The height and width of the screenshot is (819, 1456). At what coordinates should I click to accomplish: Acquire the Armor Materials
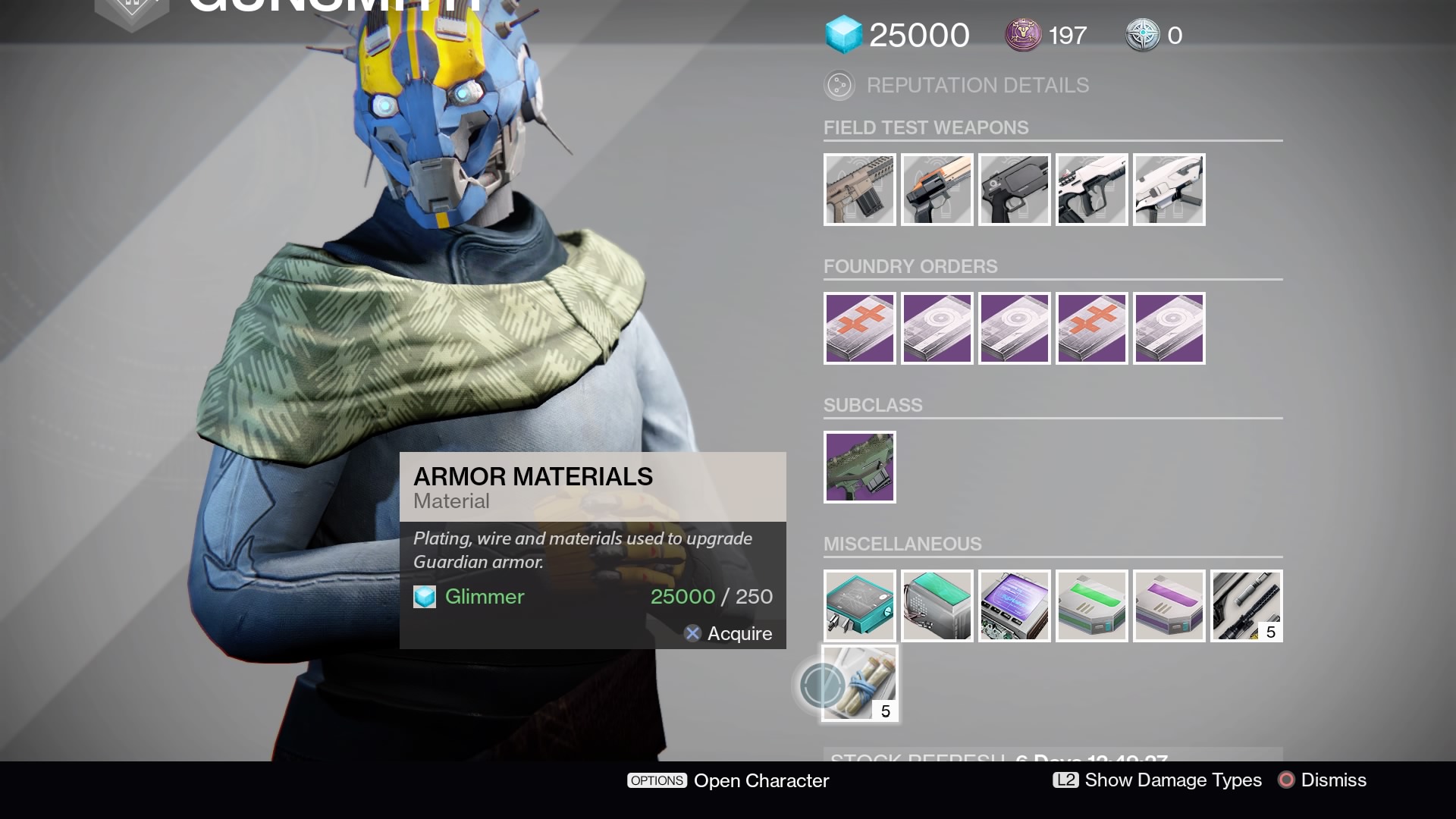pyautogui.click(x=728, y=633)
